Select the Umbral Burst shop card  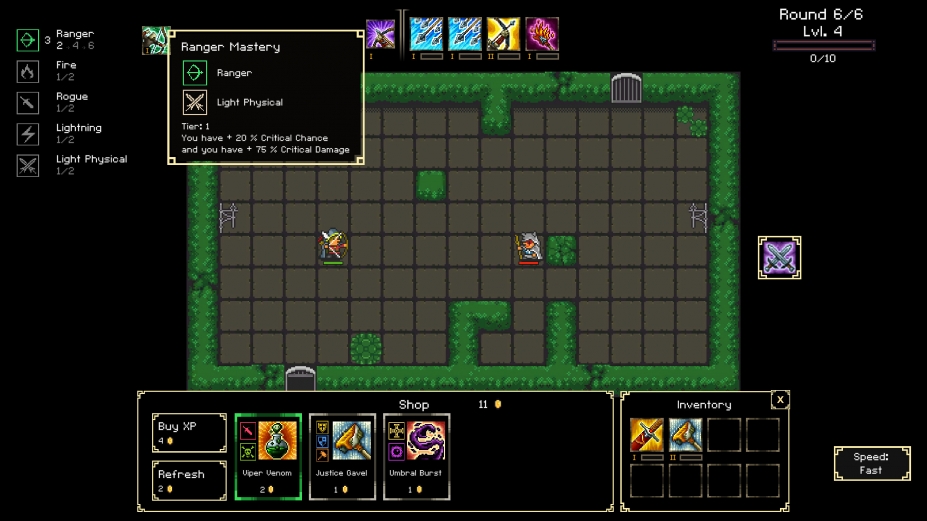point(416,456)
